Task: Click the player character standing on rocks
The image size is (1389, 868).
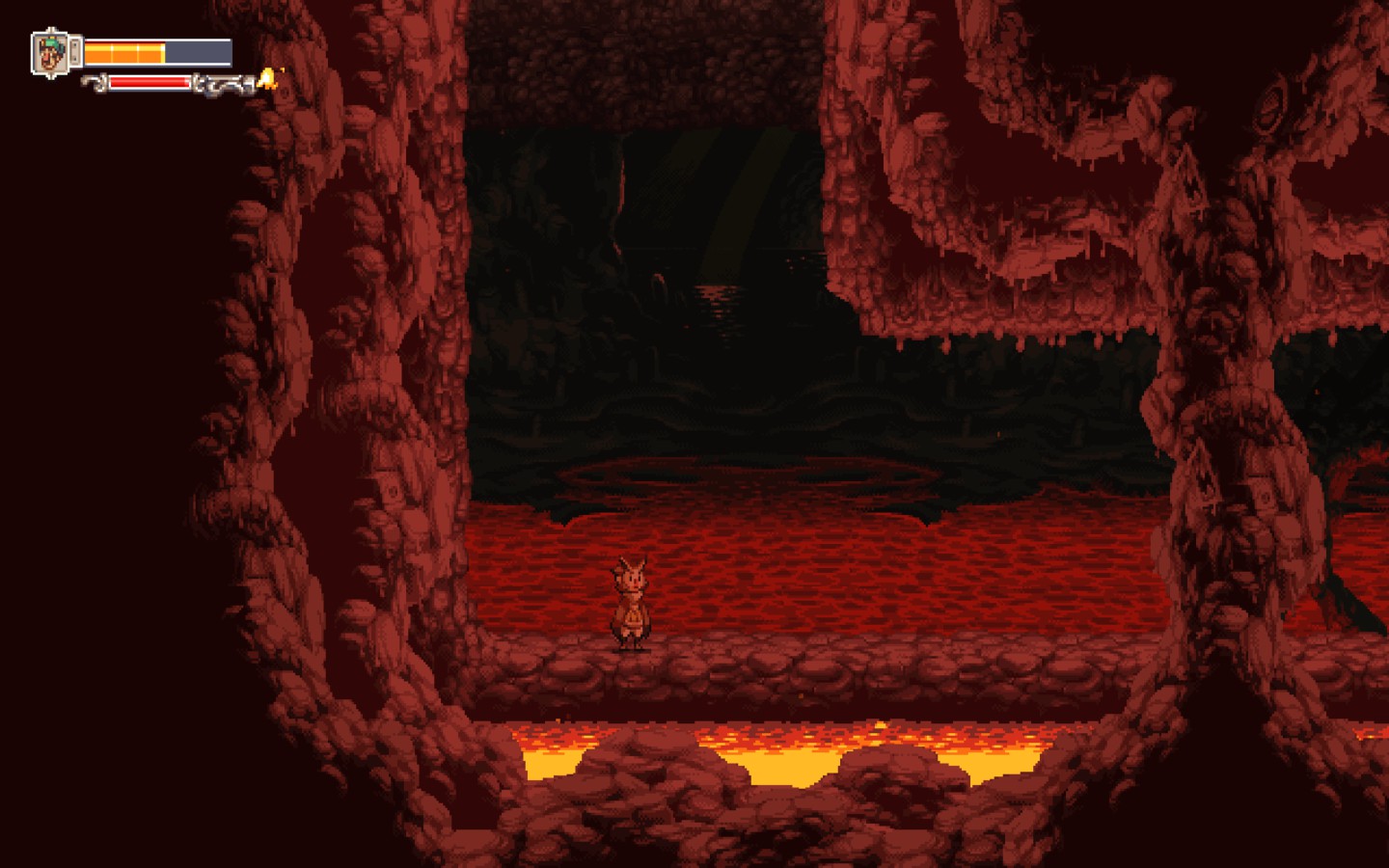Action: pyautogui.click(x=632, y=603)
